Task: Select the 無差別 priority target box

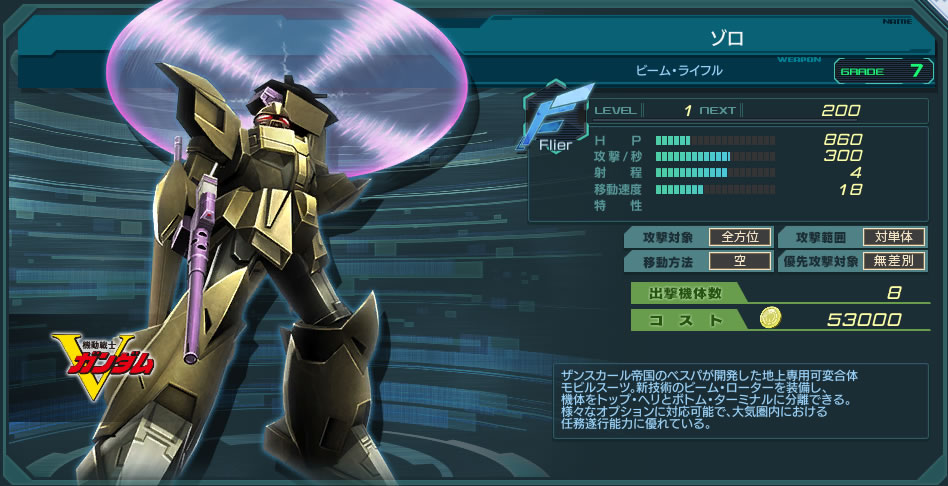Action: (x=893, y=261)
